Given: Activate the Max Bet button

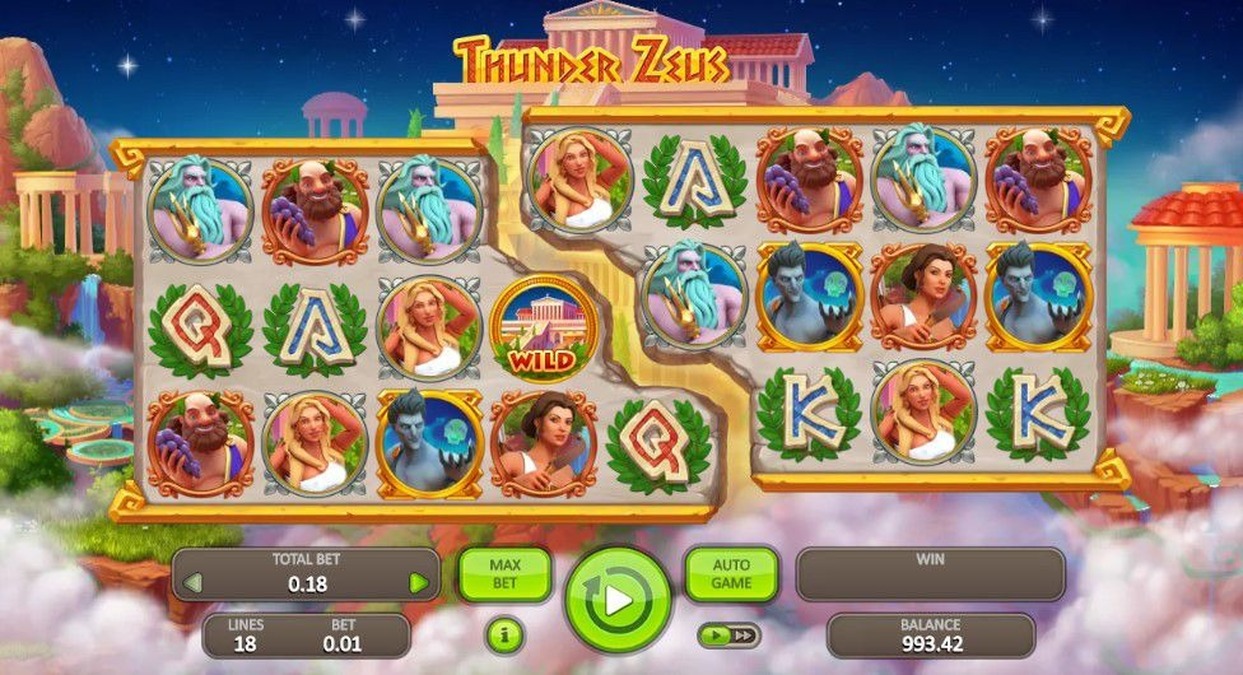Looking at the screenshot, I should tap(505, 574).
